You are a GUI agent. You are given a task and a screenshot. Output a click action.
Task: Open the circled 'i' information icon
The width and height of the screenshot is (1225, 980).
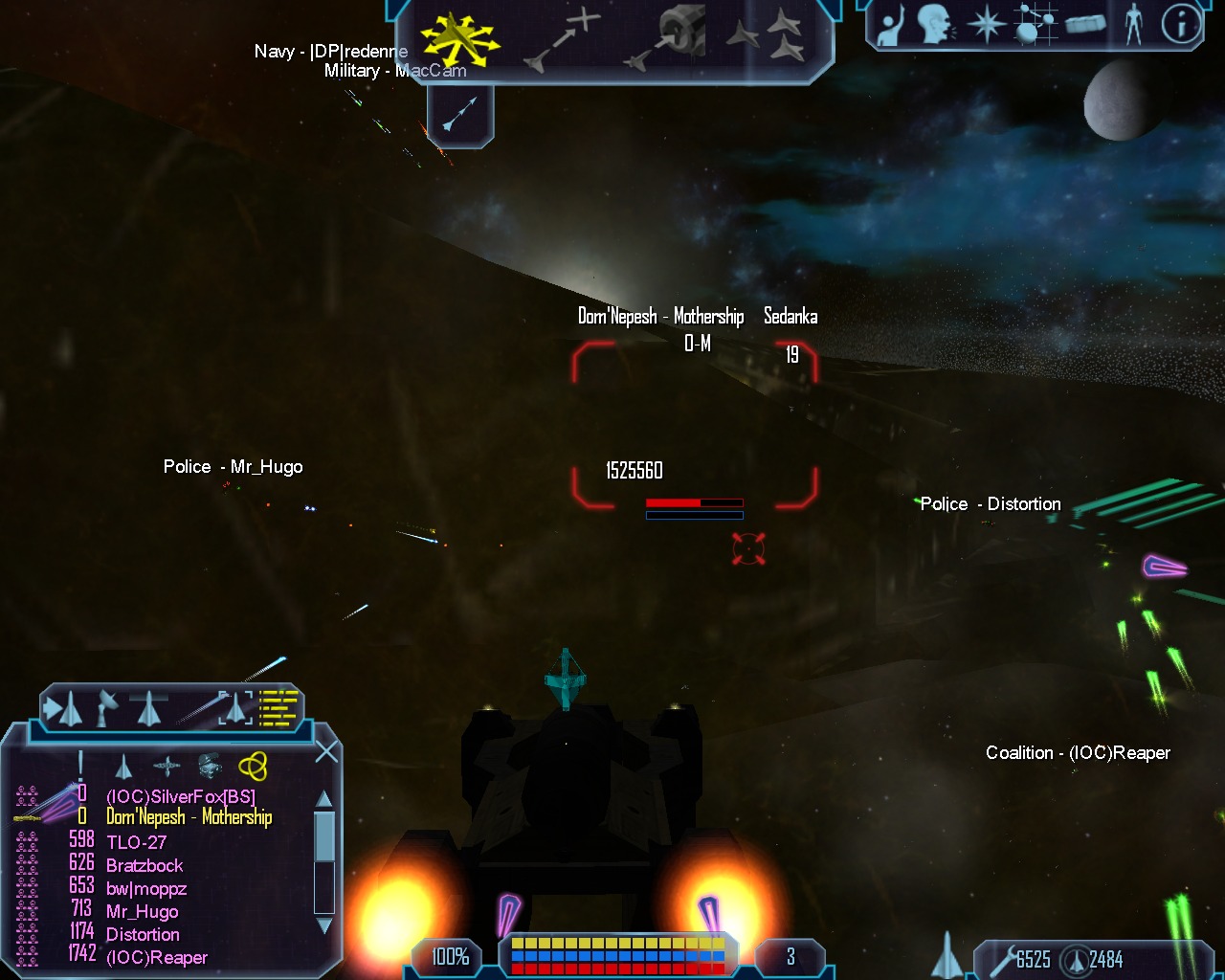(1181, 25)
